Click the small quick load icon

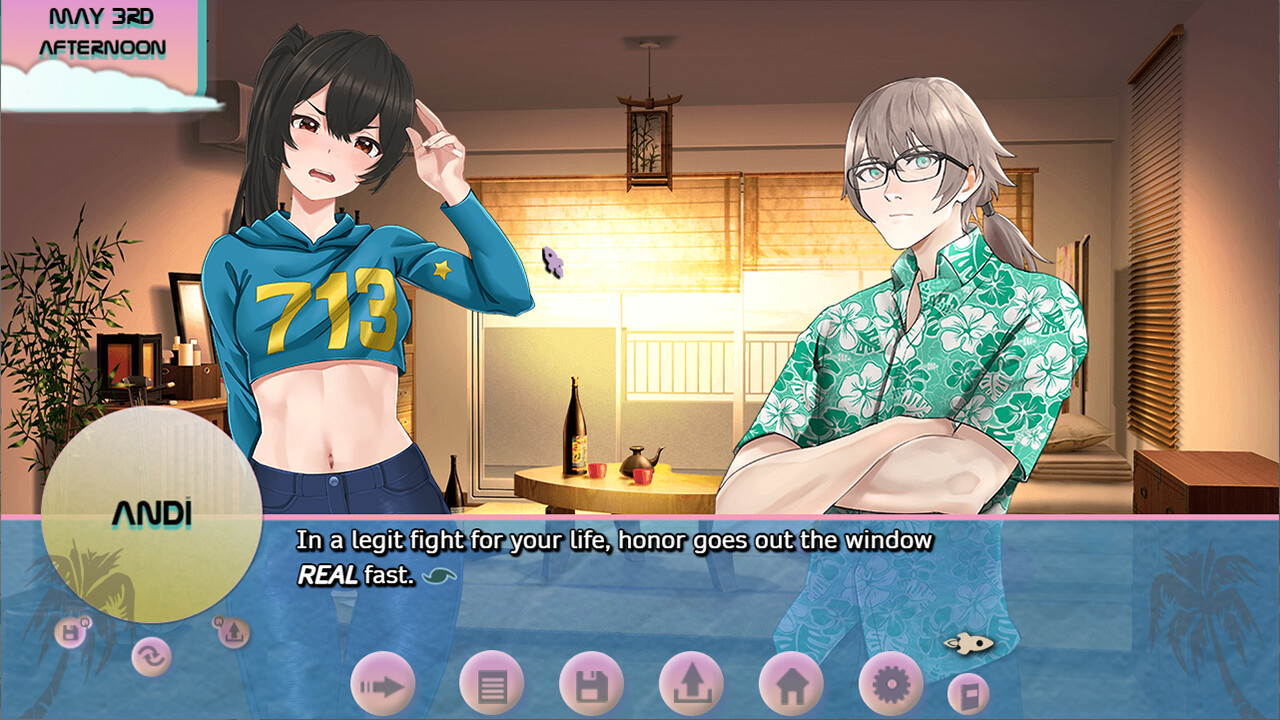232,631
